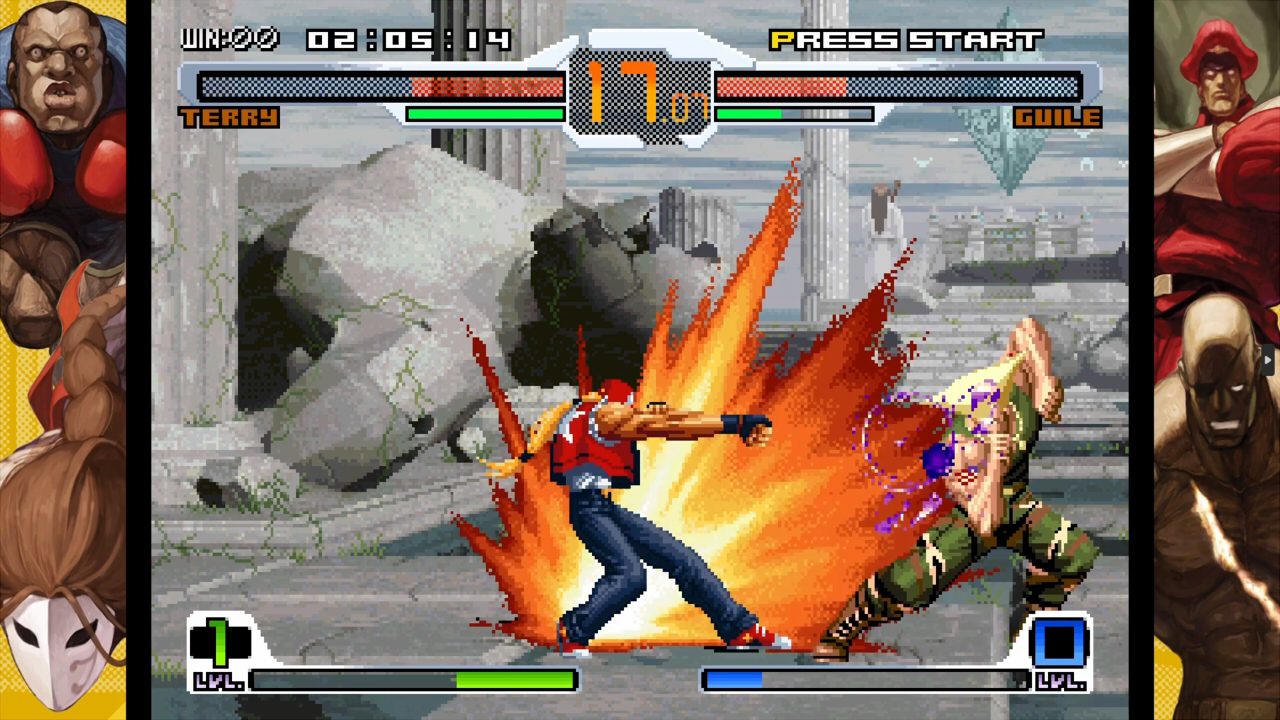Click the PRESS START prompt
Viewport: 1280px width, 720px height.
point(905,38)
